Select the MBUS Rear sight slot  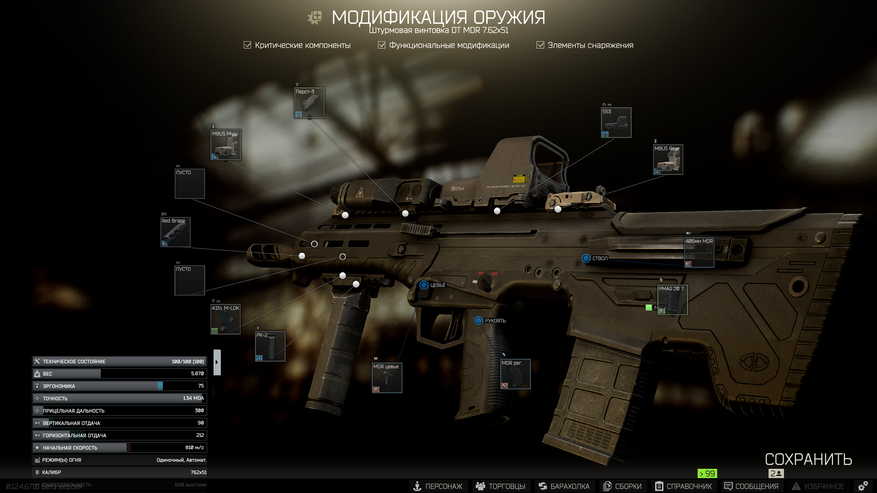tap(668, 160)
